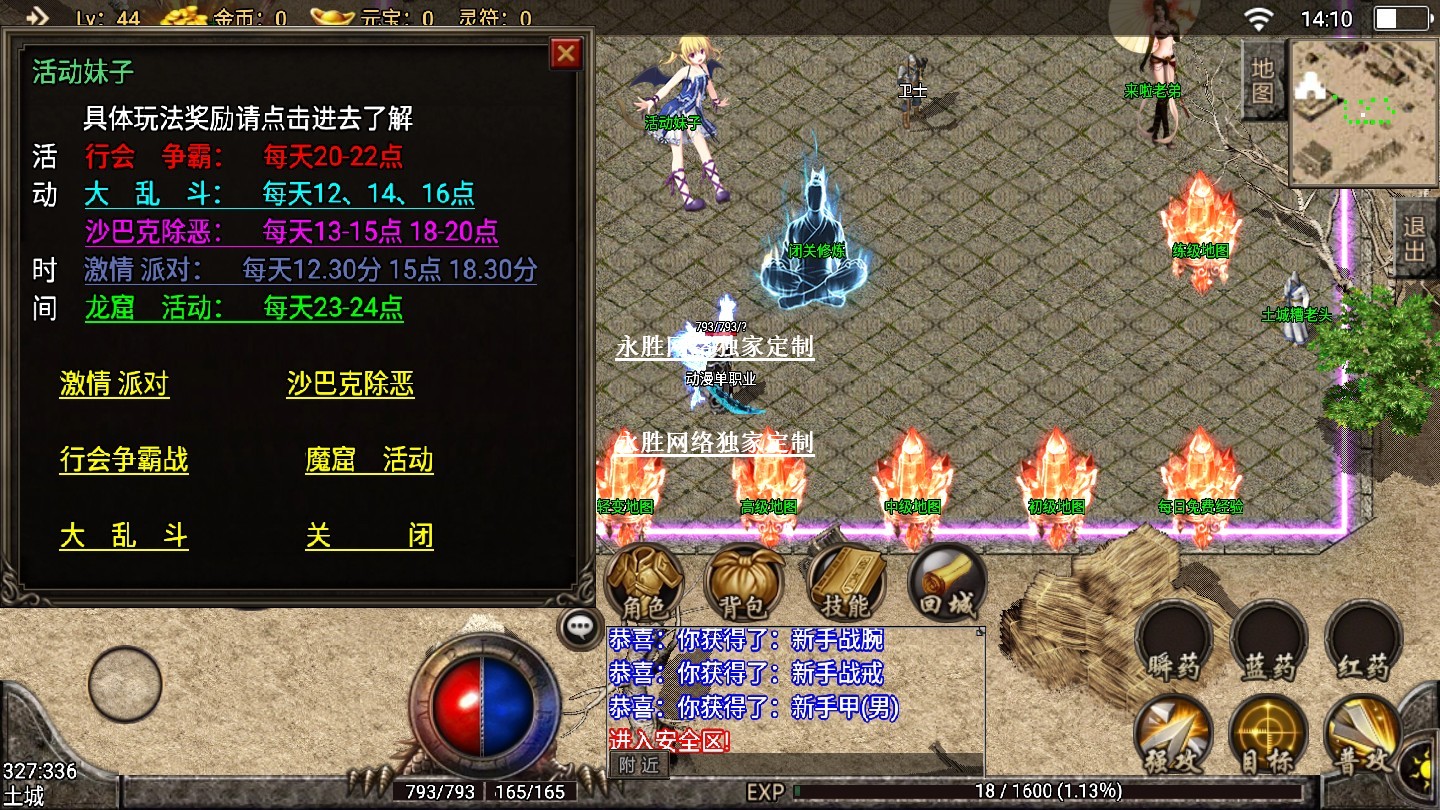
Task: Tap the 目标 target button
Action: coord(1269,735)
